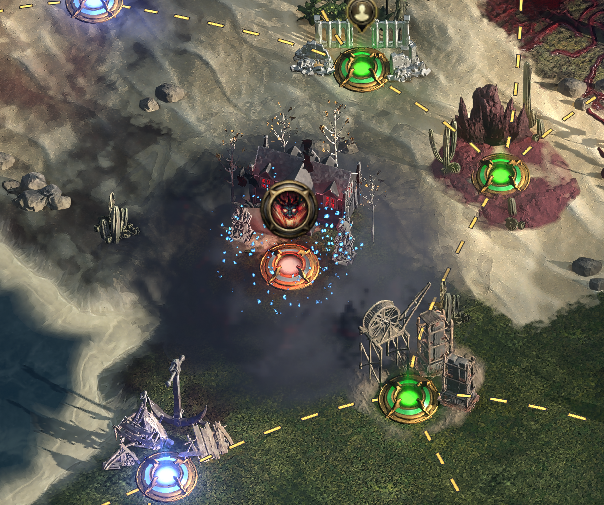Select the red map node under the demon icon
Screen dimensions: 604x505
pos(289,266)
